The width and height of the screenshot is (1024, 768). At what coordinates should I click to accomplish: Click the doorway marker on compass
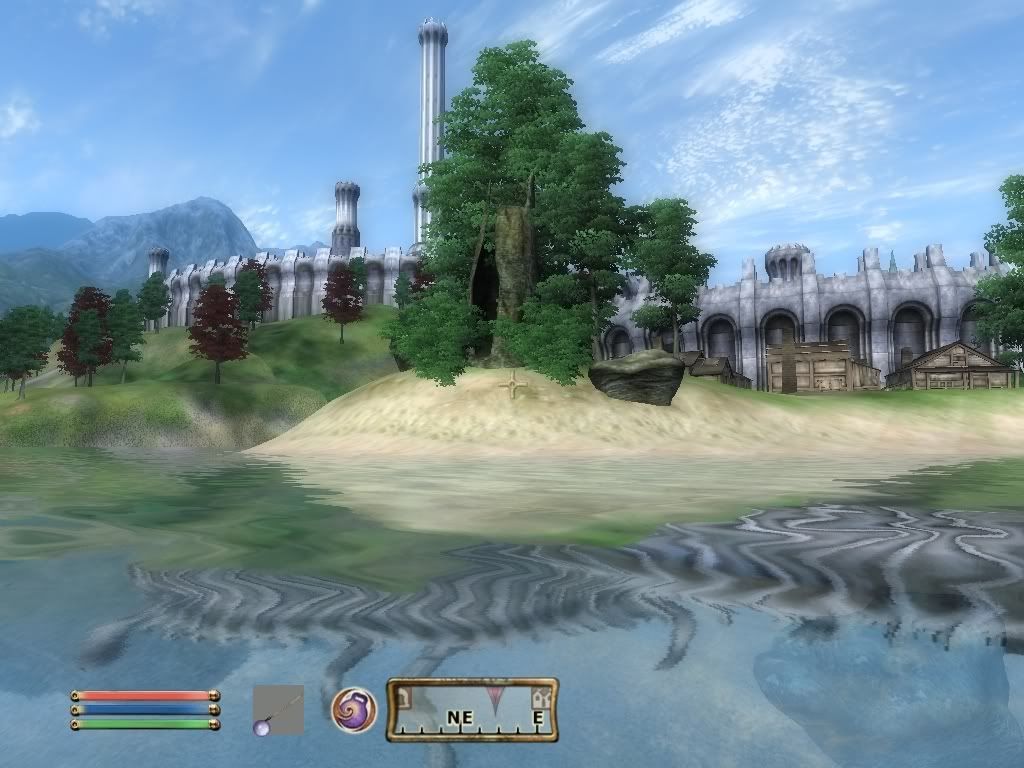(x=403, y=696)
